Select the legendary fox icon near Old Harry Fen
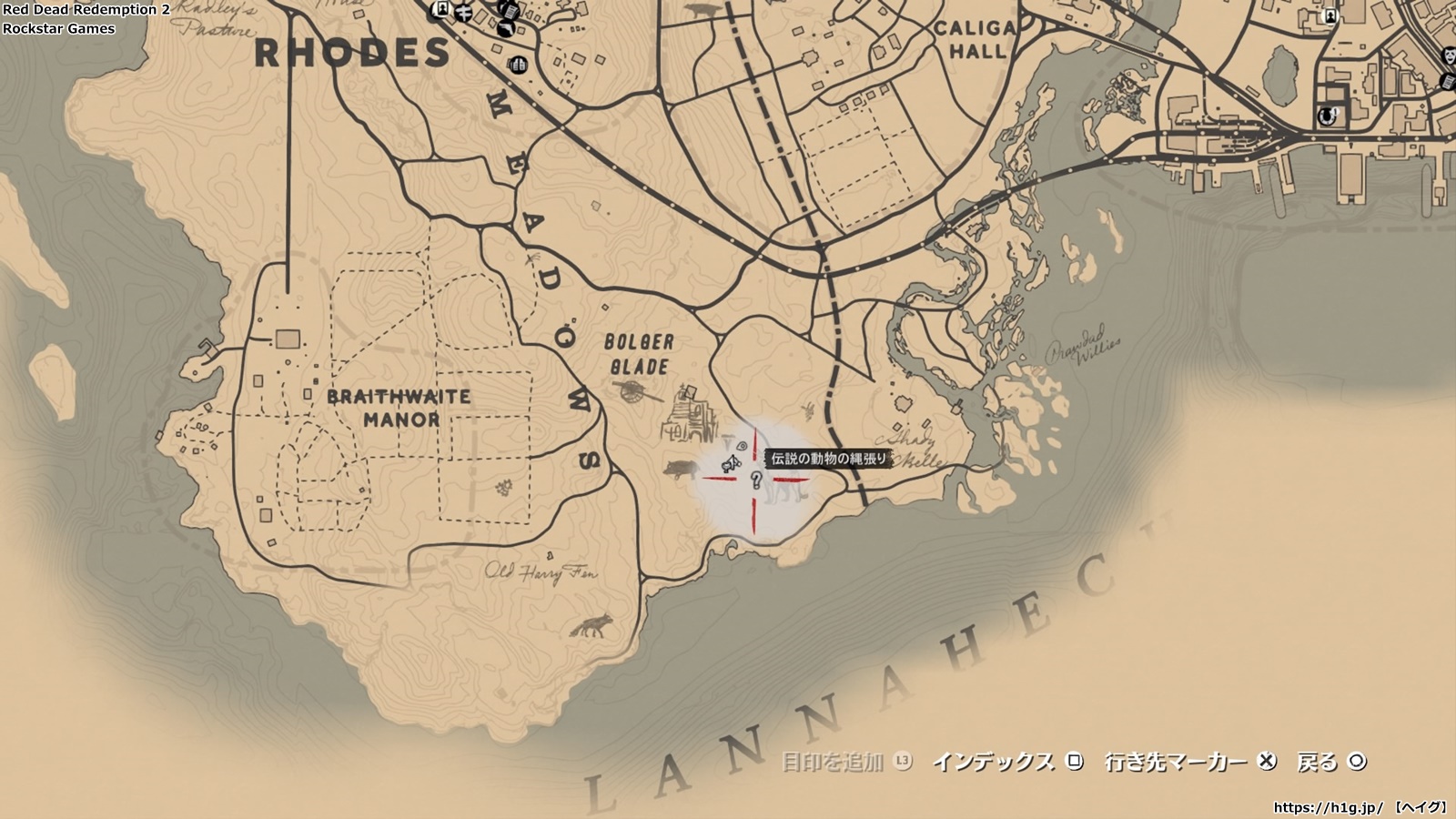The image size is (1456, 819). (591, 626)
